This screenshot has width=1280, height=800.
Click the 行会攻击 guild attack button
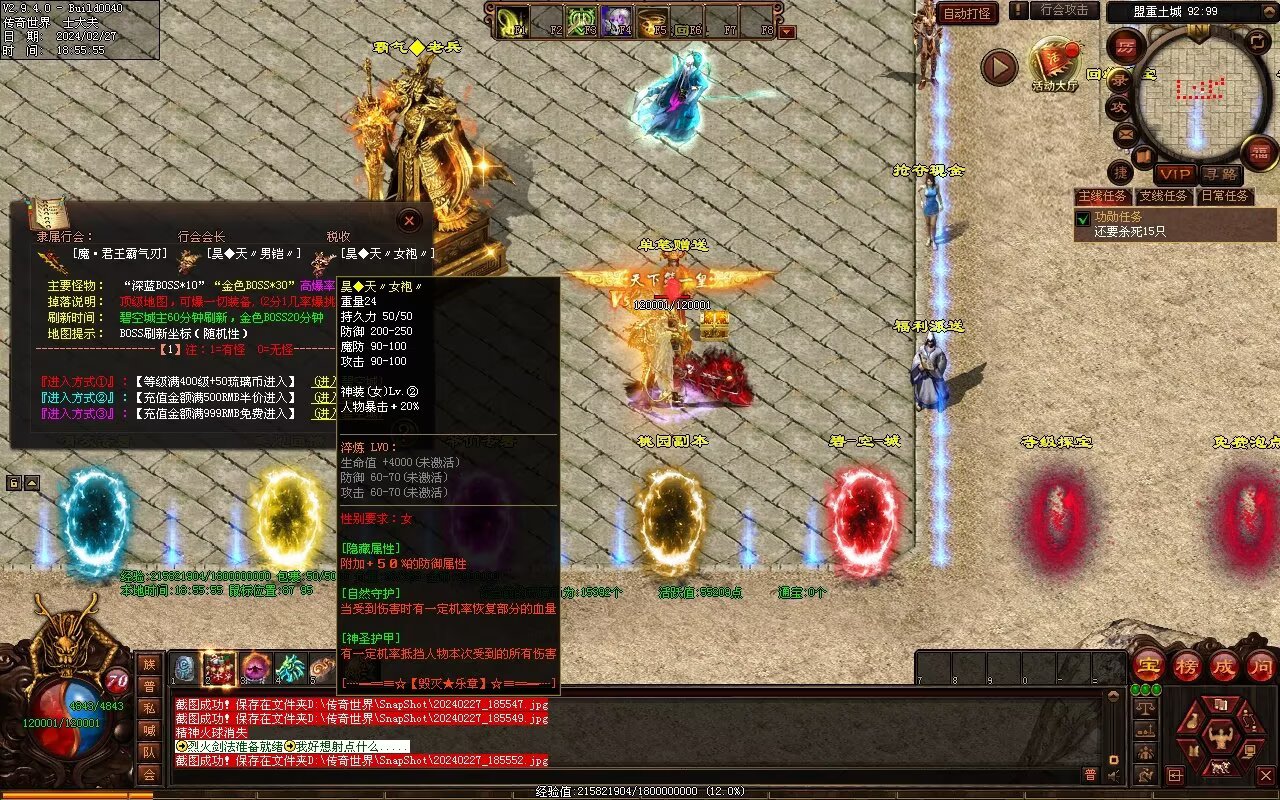coord(1064,10)
